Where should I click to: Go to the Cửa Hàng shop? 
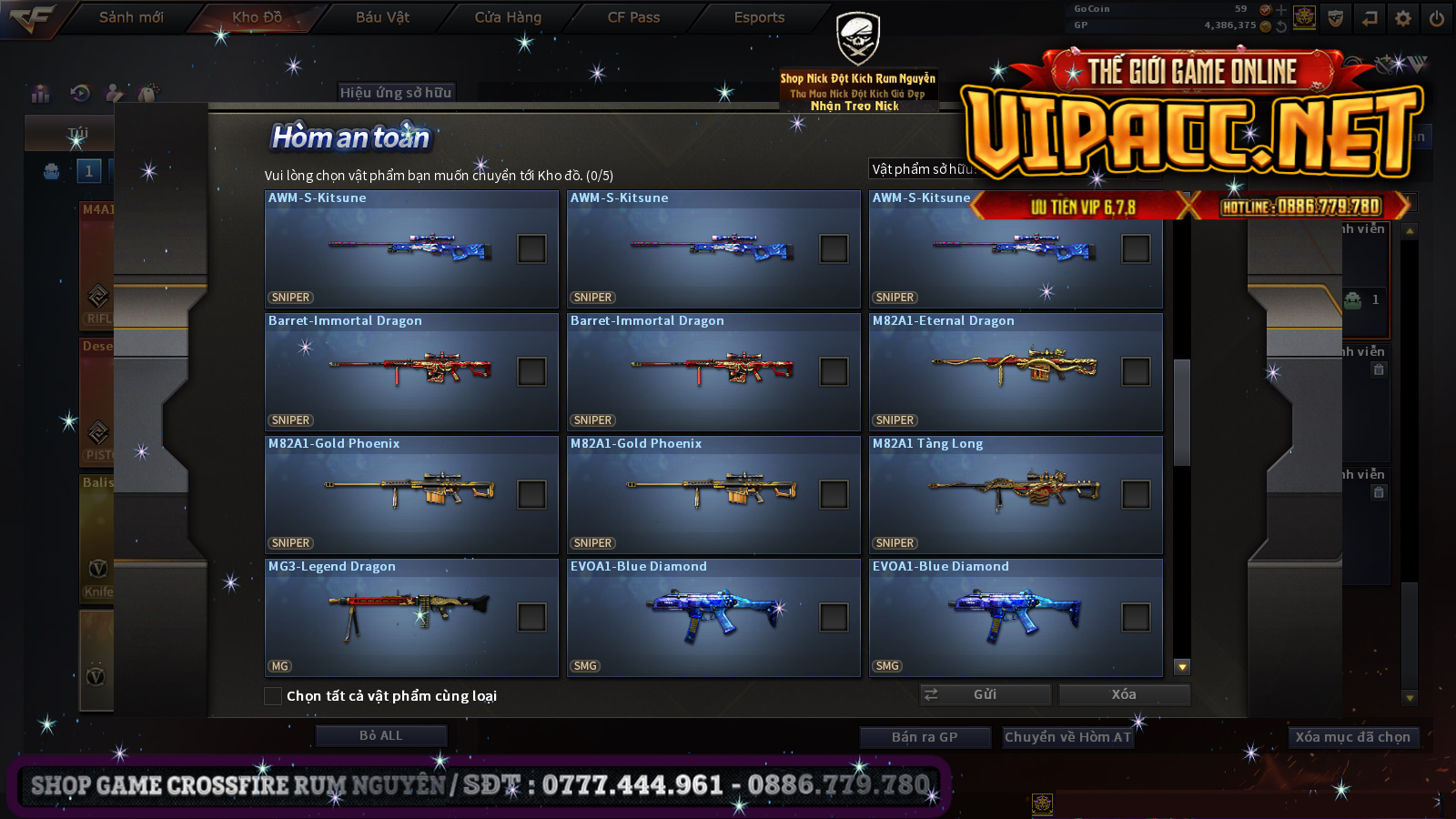(508, 17)
